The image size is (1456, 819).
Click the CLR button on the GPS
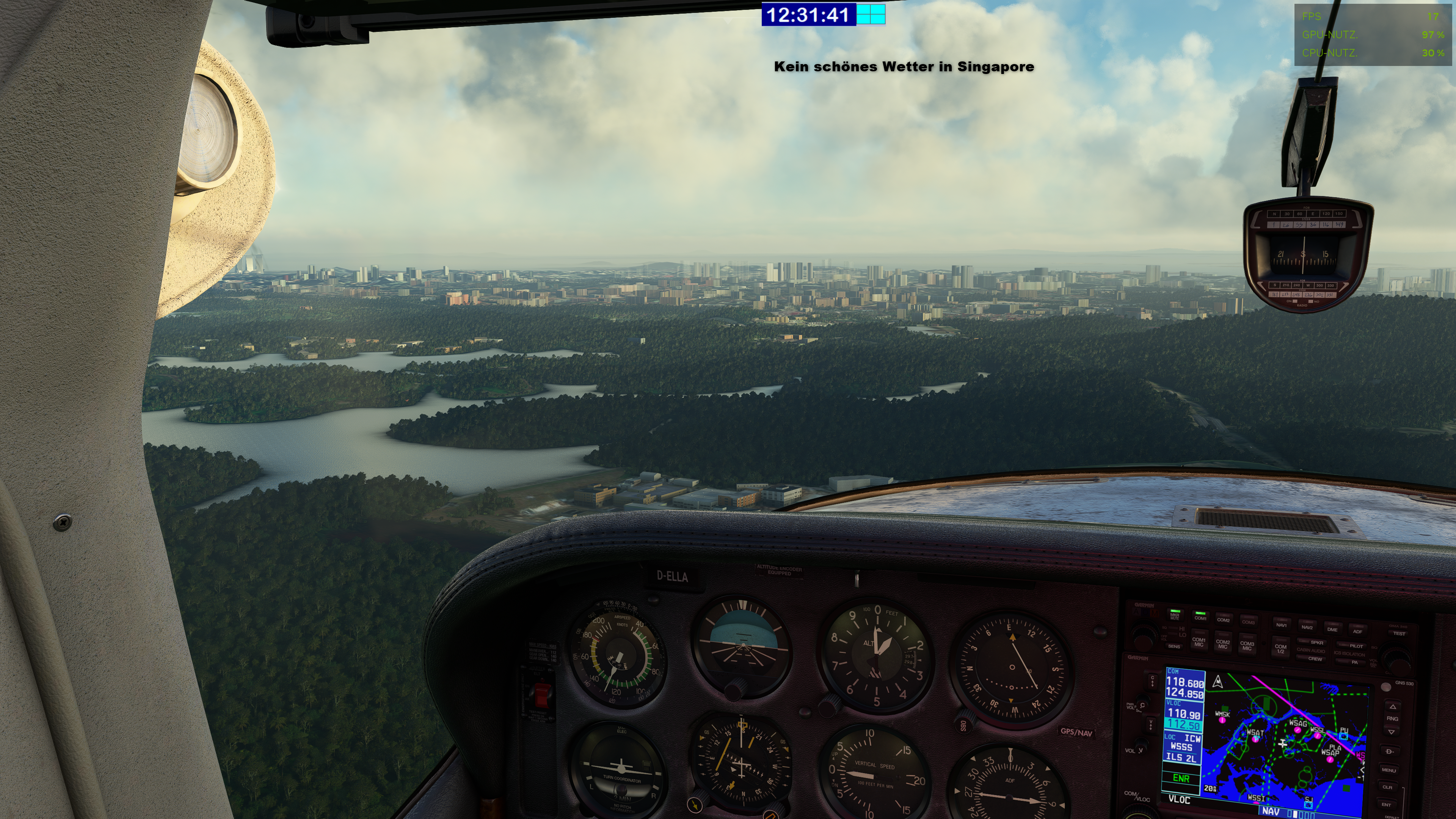(x=1388, y=787)
